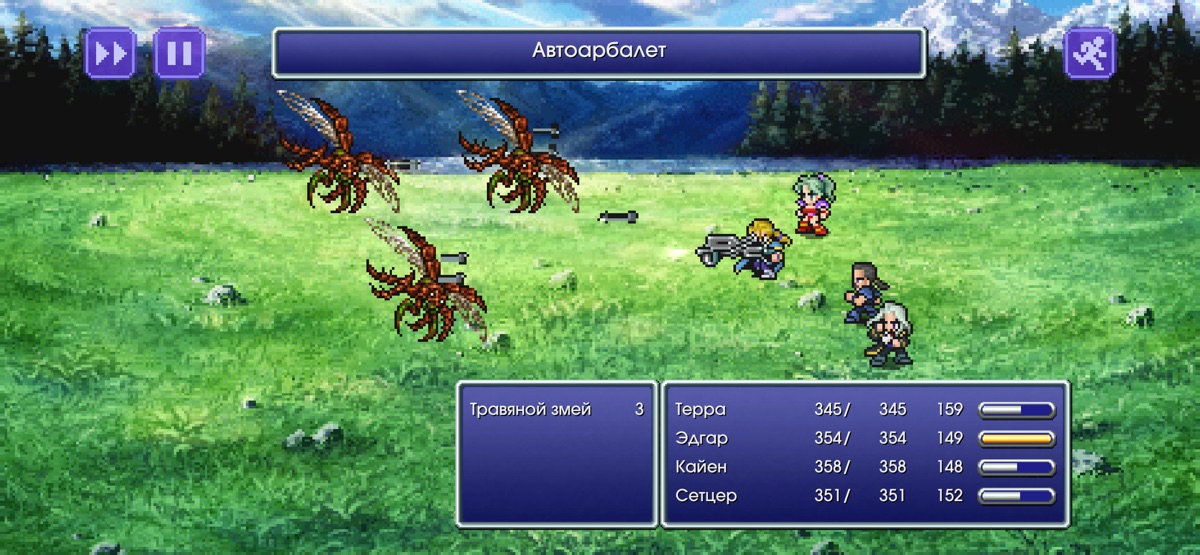Choose Кайен in the party list
Viewport: 1200px width, 555px height.
(701, 467)
